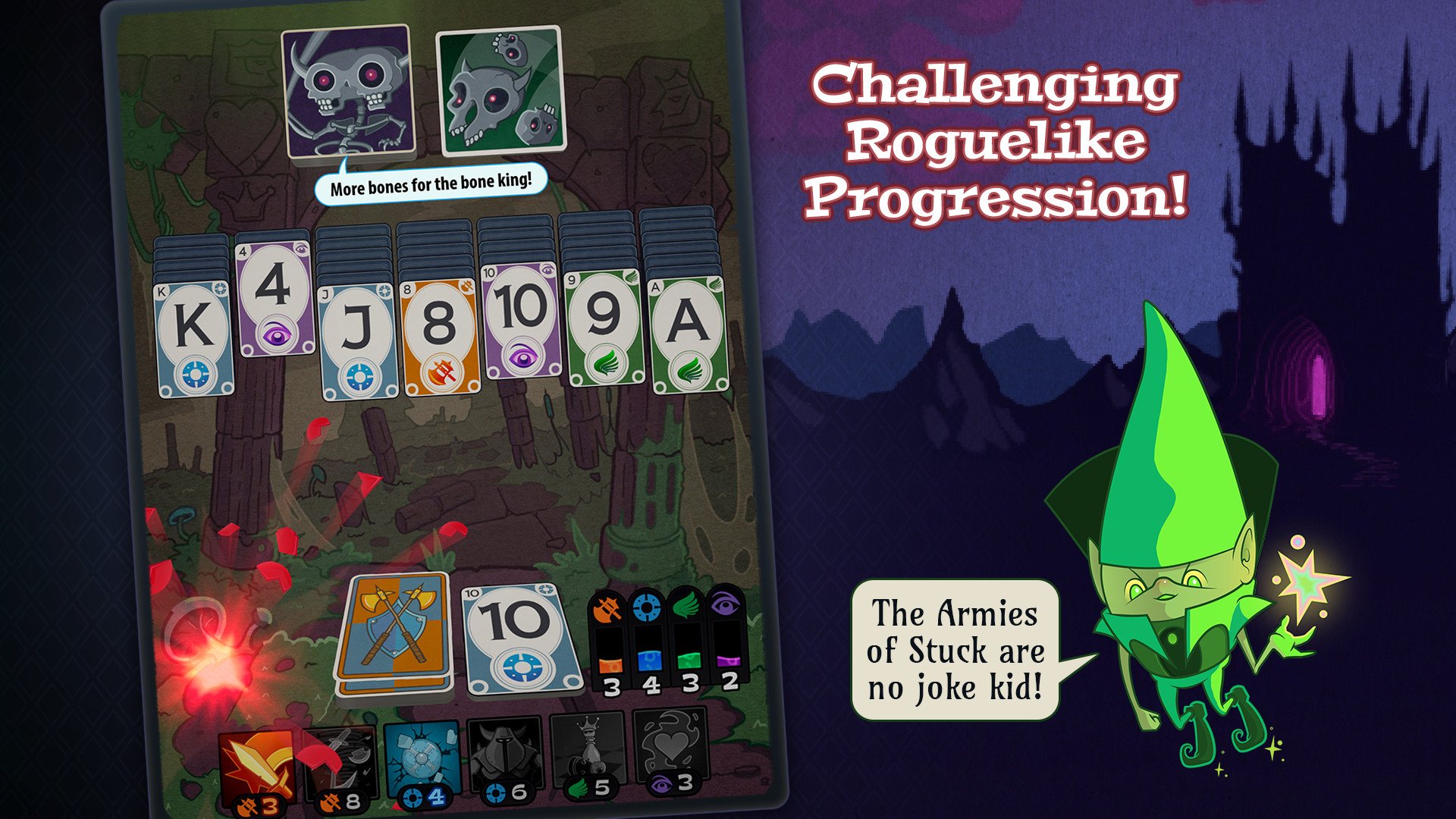Click the 'More bones for the bone king!' speech bubble
1456x819 pixels.
(x=432, y=184)
